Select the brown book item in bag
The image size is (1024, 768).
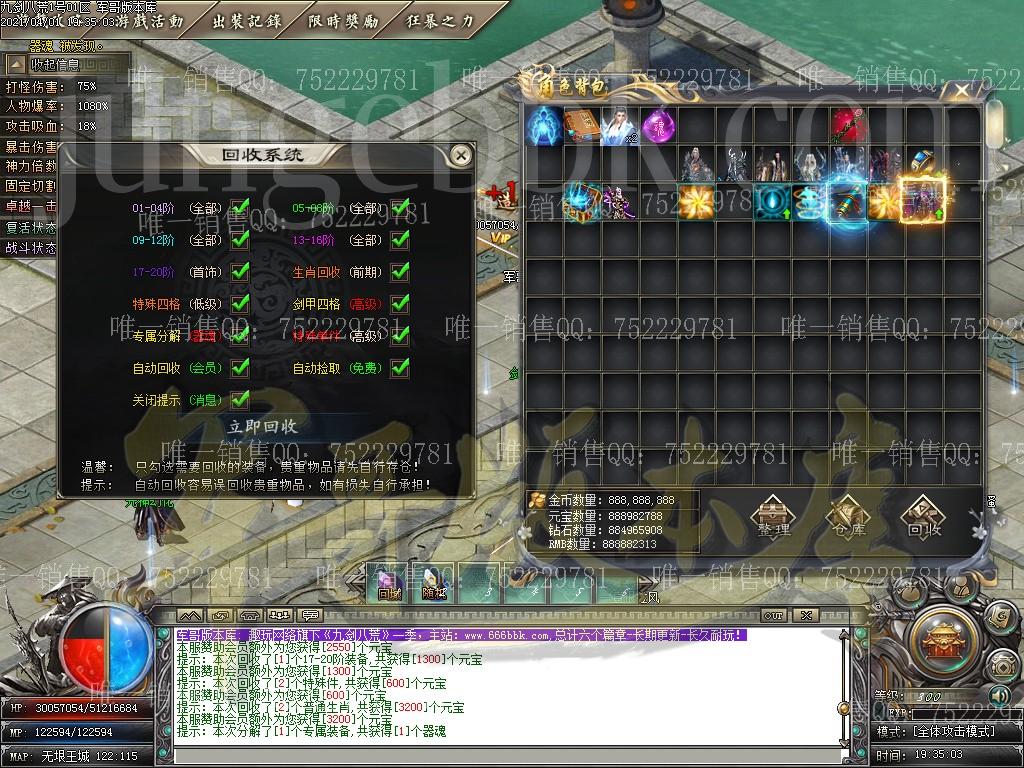[583, 126]
